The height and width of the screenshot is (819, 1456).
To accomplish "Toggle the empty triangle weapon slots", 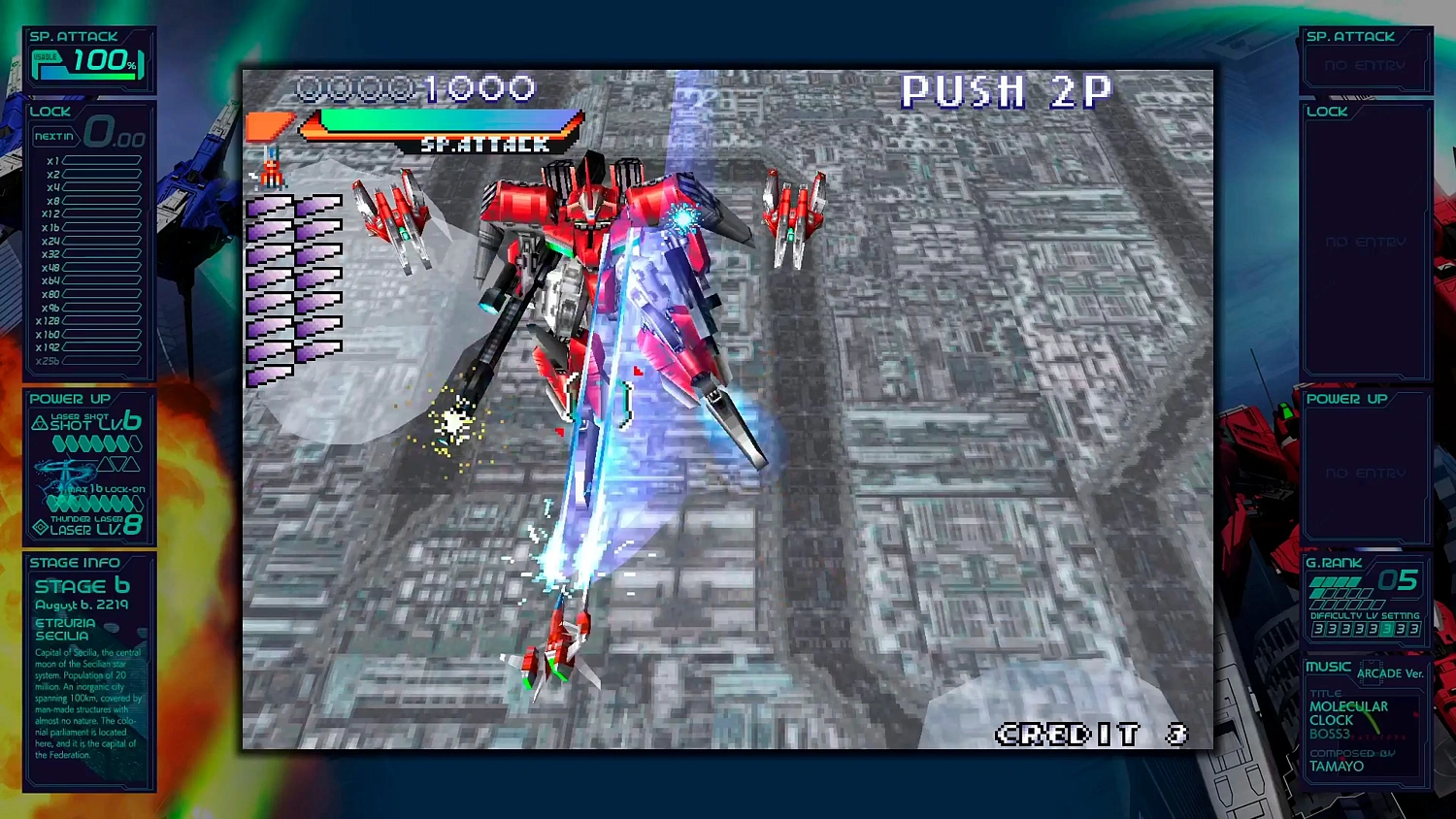I will (118, 464).
